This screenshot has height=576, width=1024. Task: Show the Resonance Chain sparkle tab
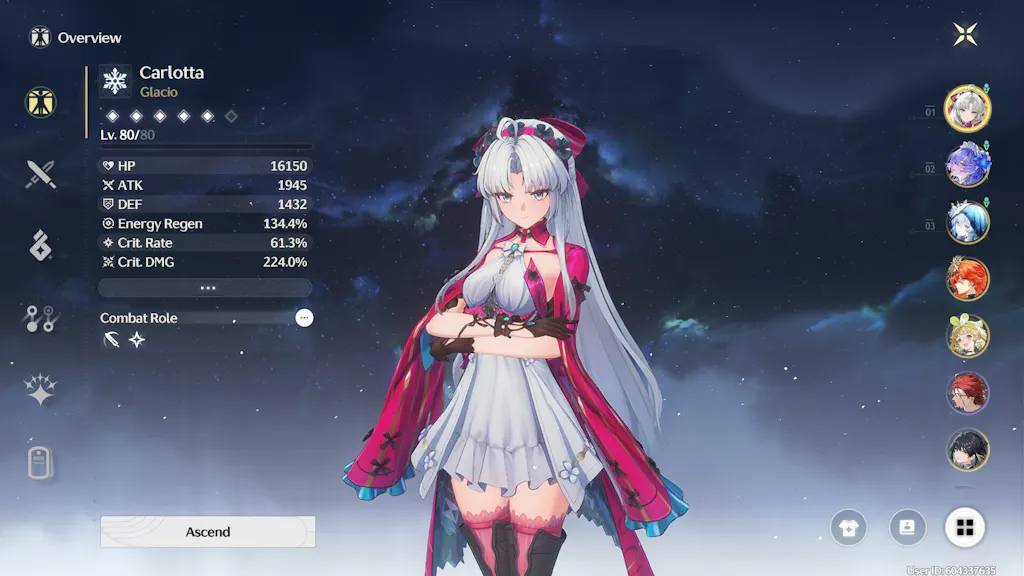click(x=40, y=390)
